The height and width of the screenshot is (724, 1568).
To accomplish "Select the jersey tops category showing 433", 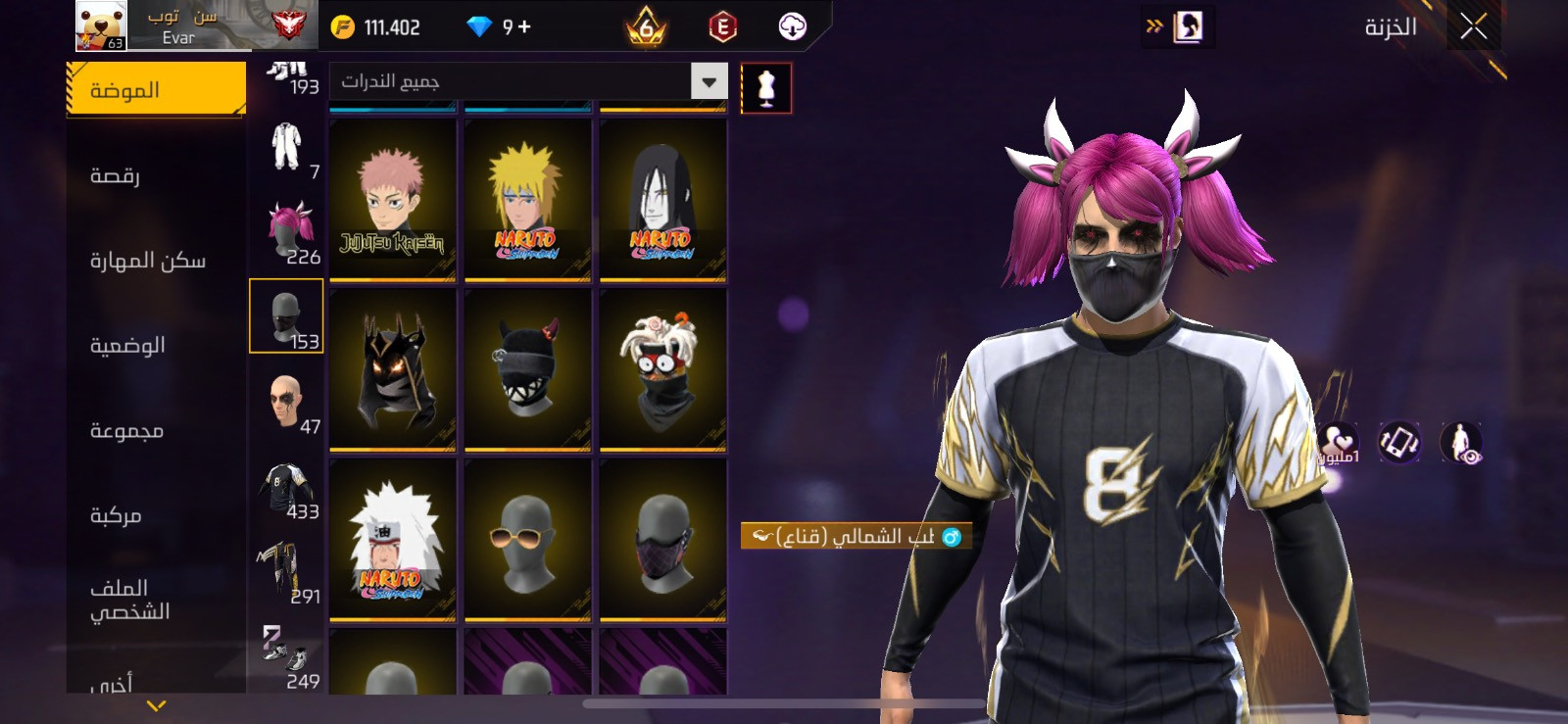I will pyautogui.click(x=286, y=489).
